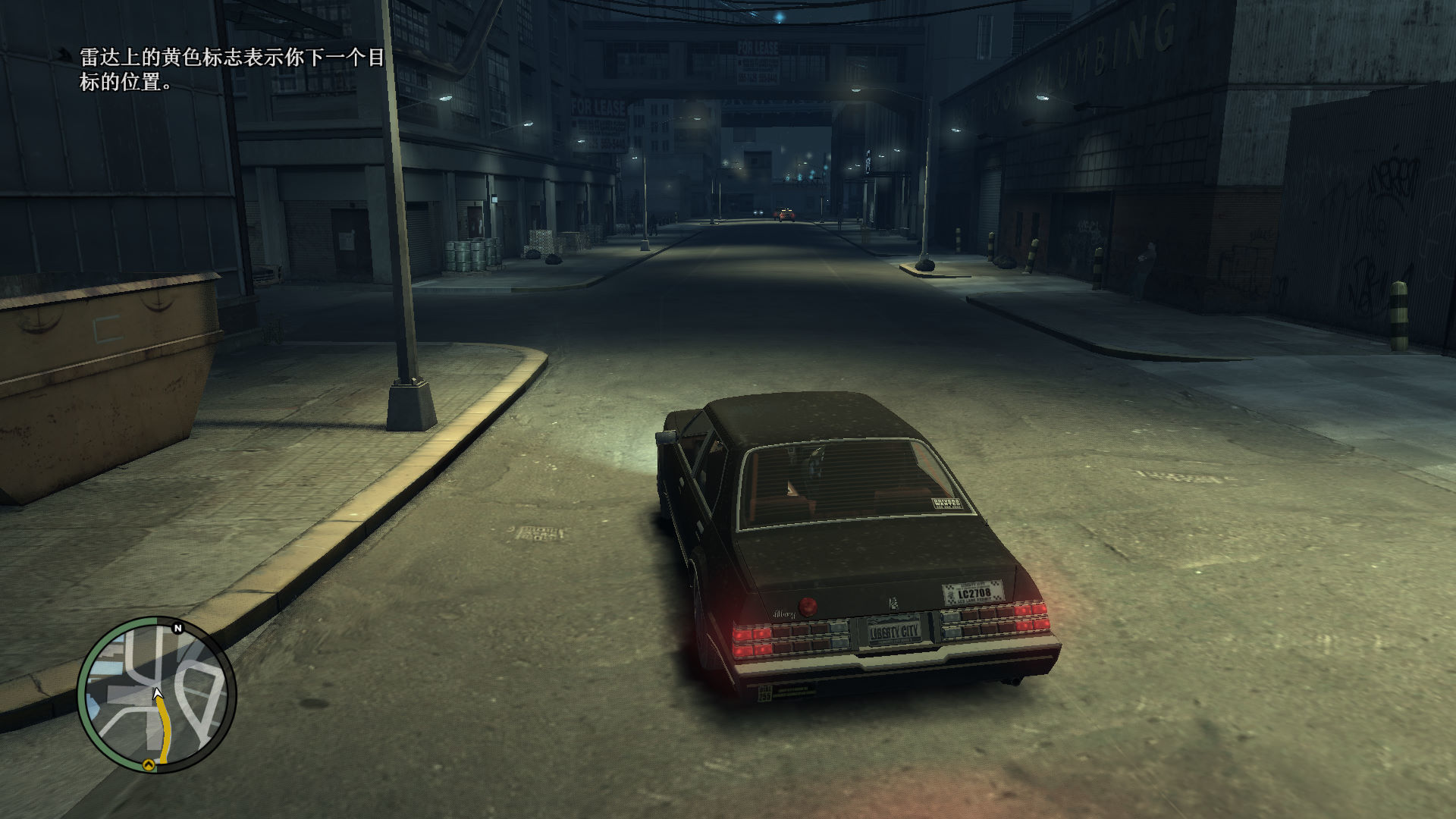The width and height of the screenshot is (1456, 819).
Task: Select the yellow objective marker on radar
Action: [x=149, y=764]
